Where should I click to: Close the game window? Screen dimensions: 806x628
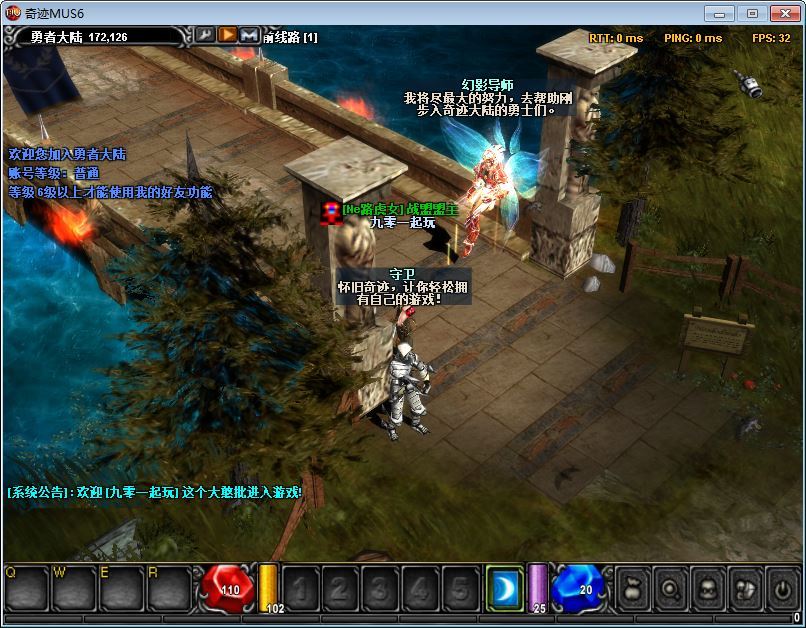(x=785, y=12)
